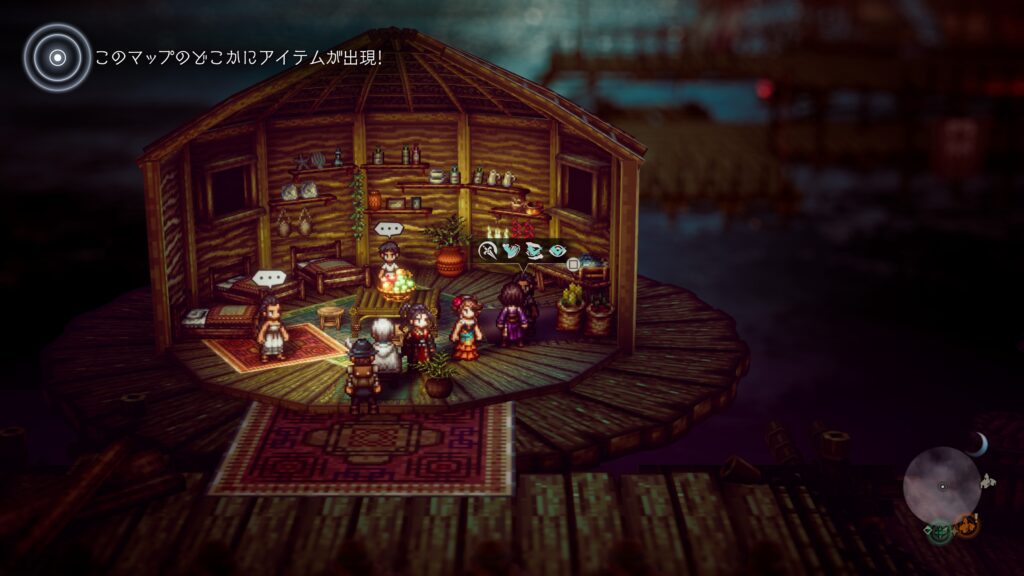Choose the teal V-shaped path action icon
This screenshot has width=1024, height=576.
[x=511, y=251]
